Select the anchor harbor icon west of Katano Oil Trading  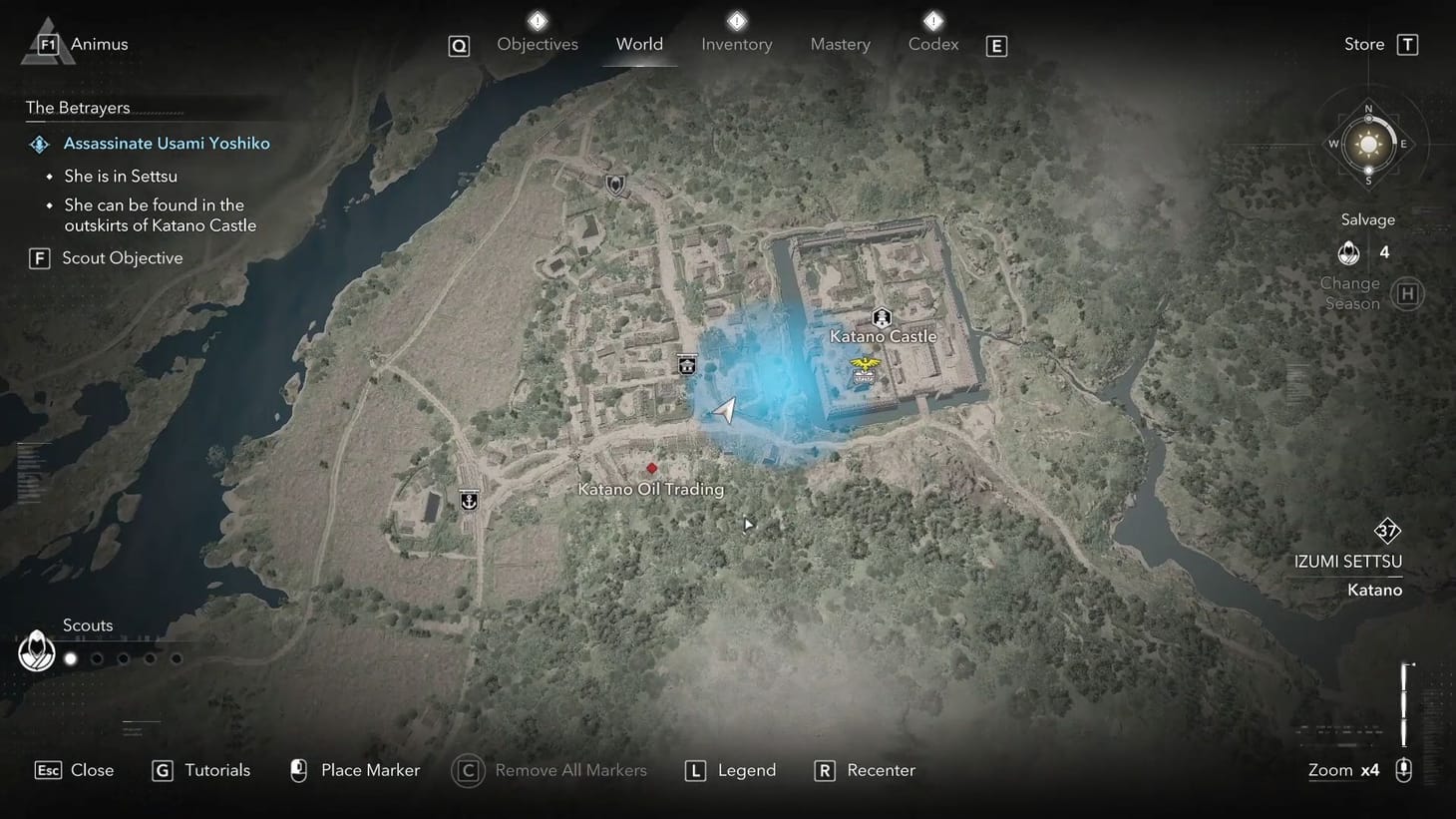tap(468, 500)
